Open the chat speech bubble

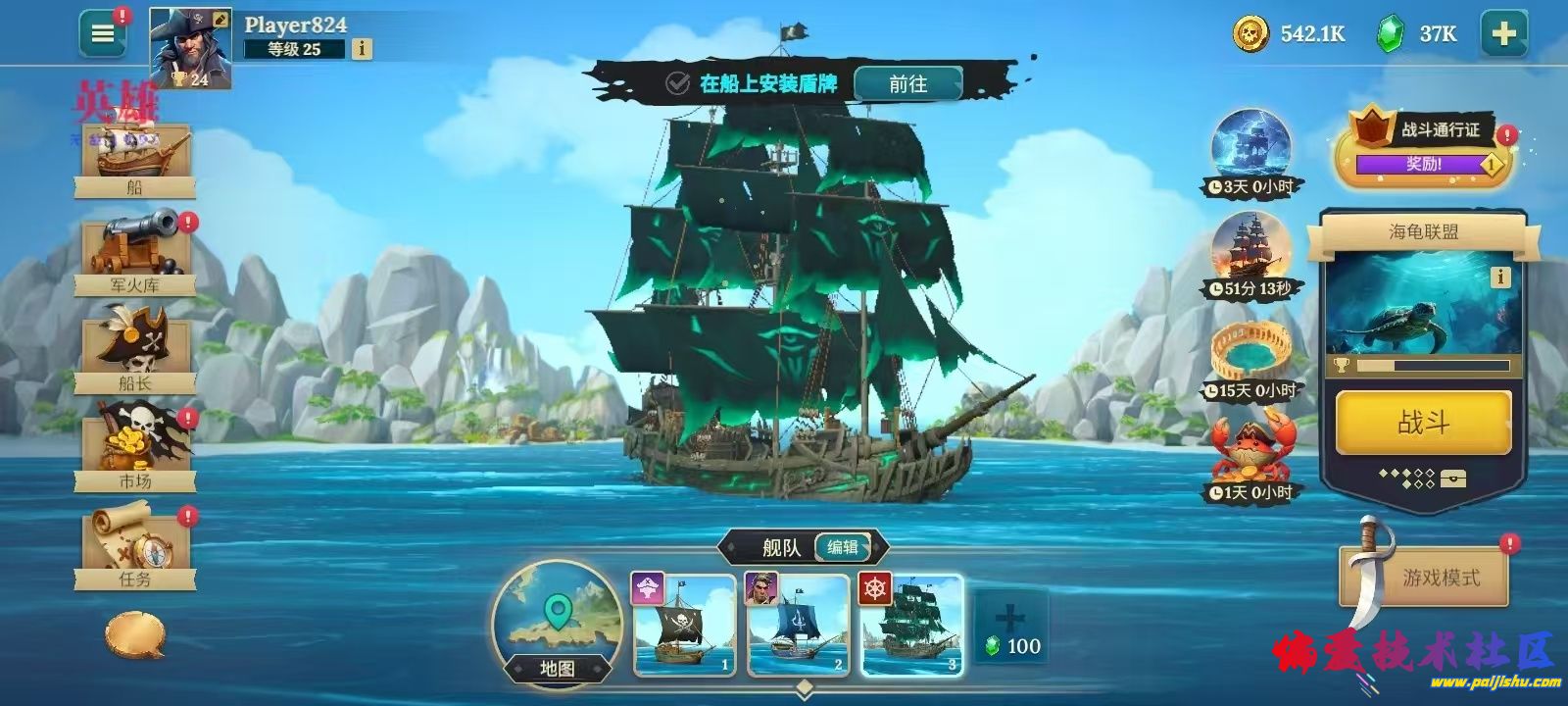tap(135, 635)
